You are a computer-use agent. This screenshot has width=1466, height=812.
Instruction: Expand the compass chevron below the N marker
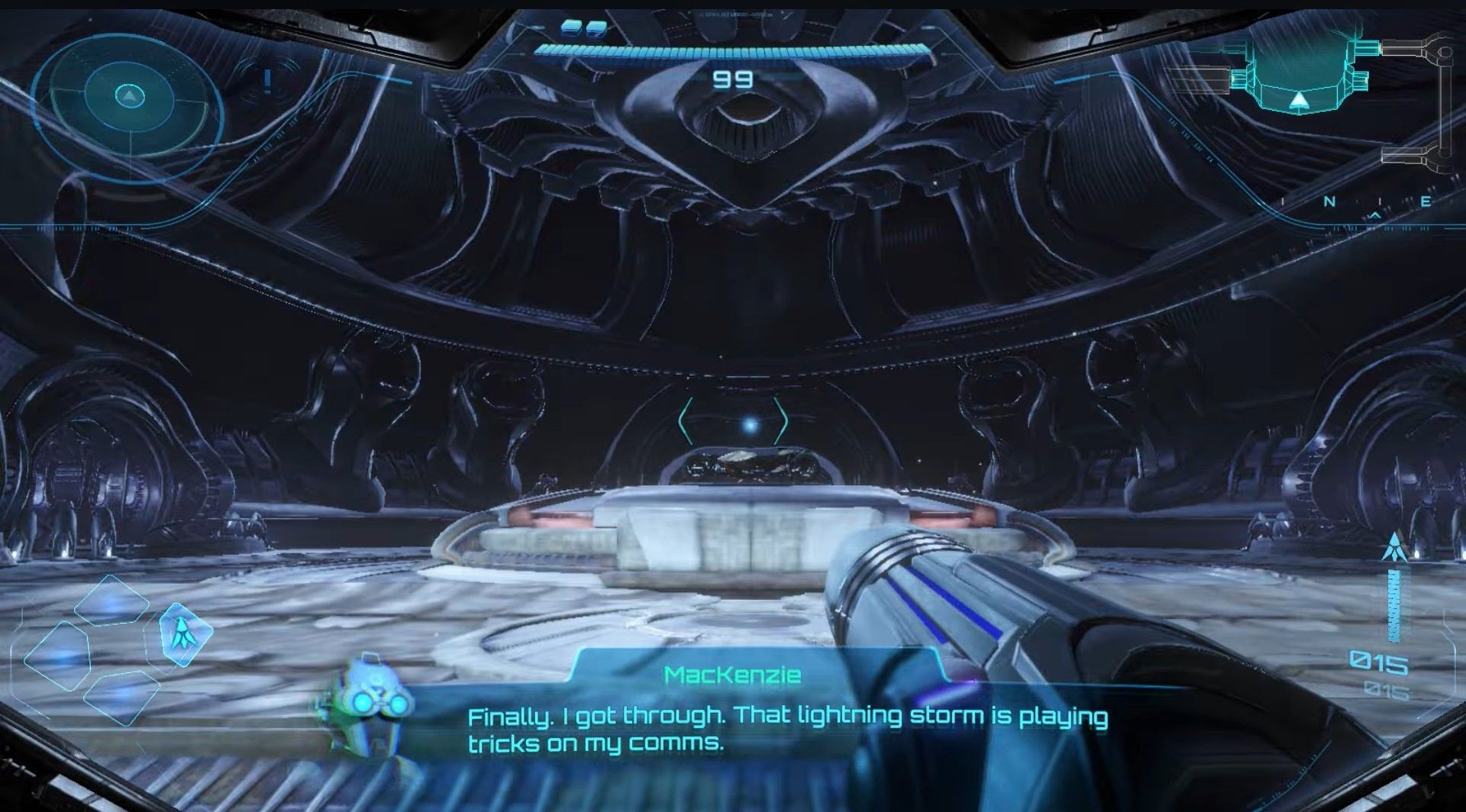[1375, 216]
